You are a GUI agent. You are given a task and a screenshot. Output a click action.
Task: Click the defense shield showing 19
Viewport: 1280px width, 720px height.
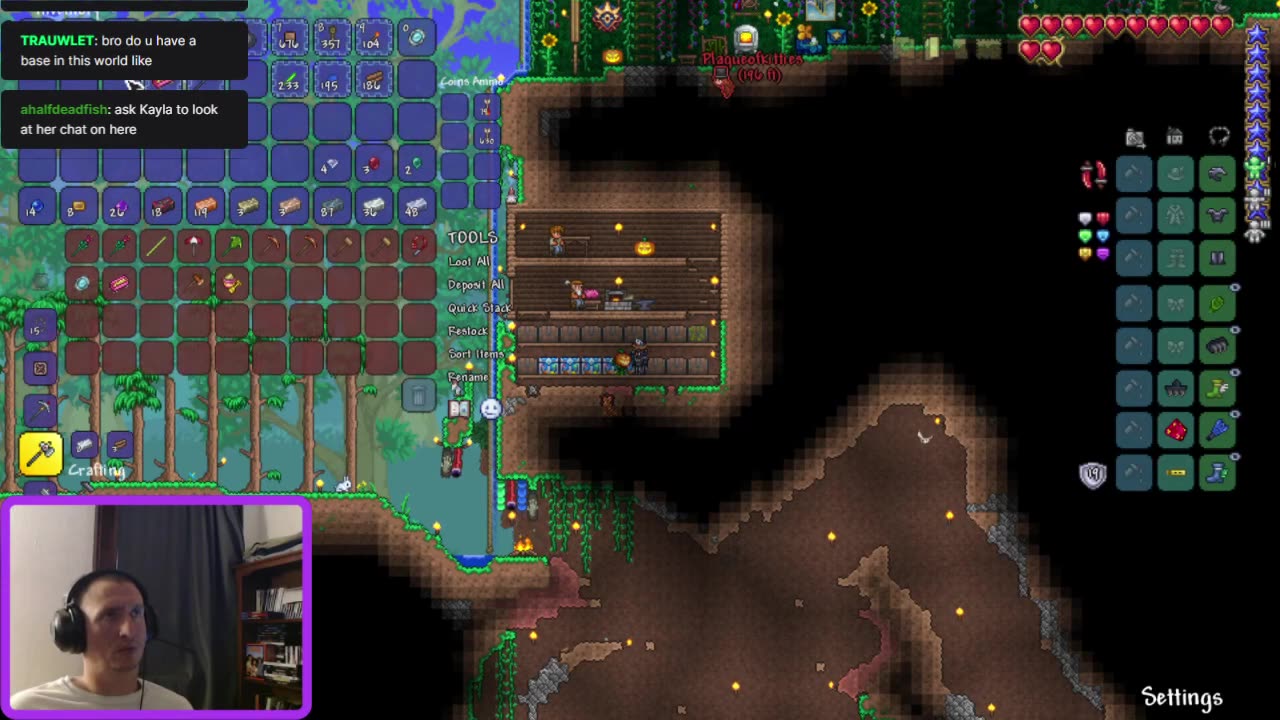pyautogui.click(x=1093, y=473)
